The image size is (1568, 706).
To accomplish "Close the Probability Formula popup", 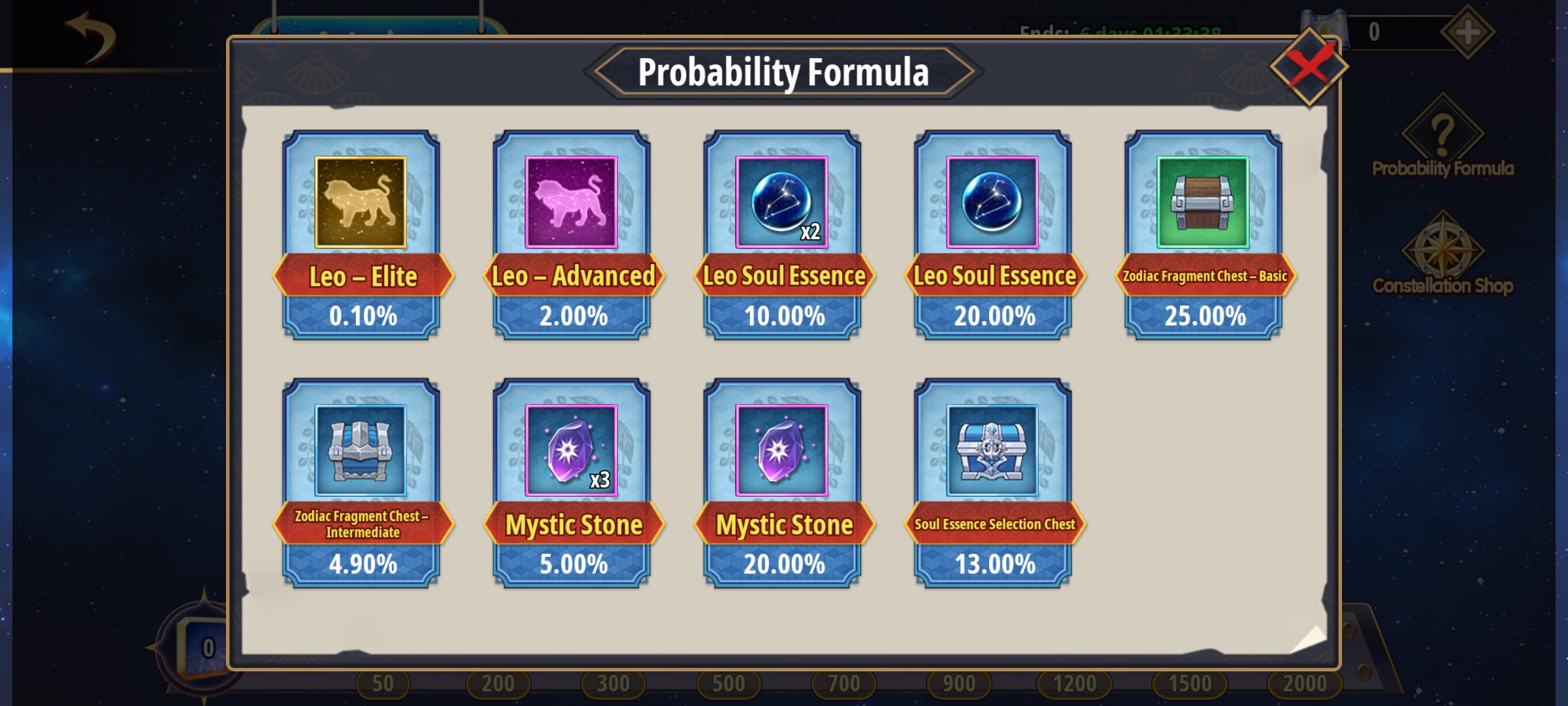I will 1309,66.
